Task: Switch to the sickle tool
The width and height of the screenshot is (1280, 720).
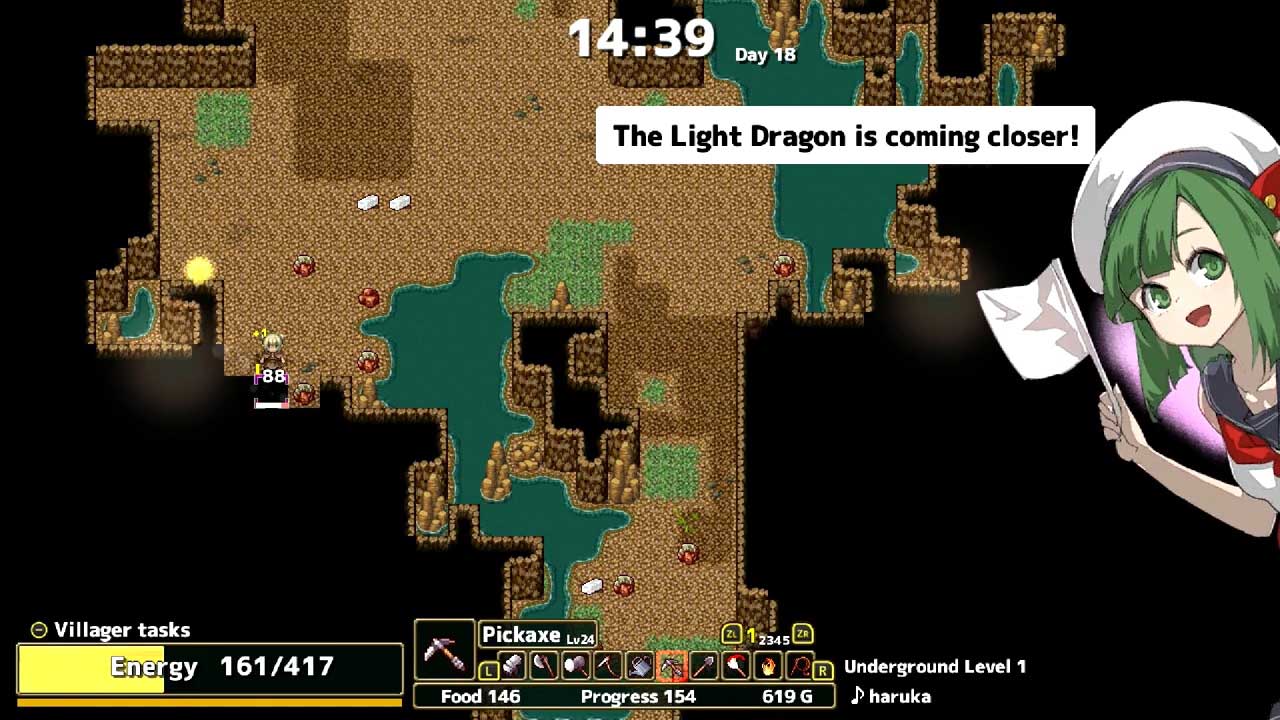Action: pos(608,665)
